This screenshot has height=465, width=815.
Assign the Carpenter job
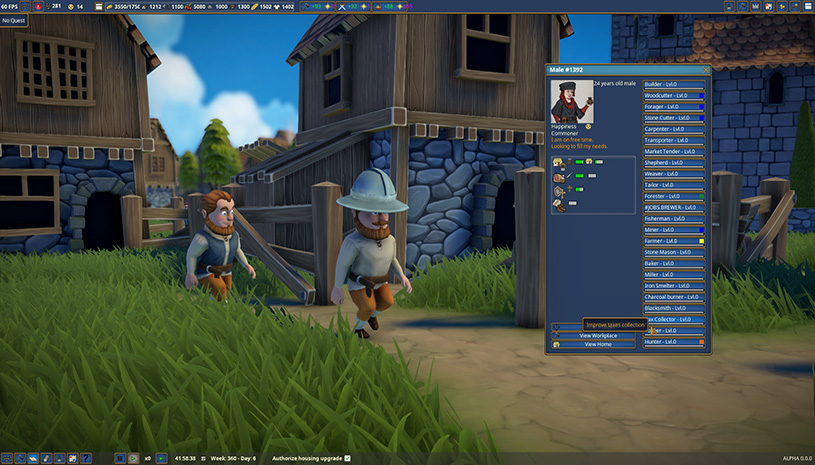(x=674, y=129)
